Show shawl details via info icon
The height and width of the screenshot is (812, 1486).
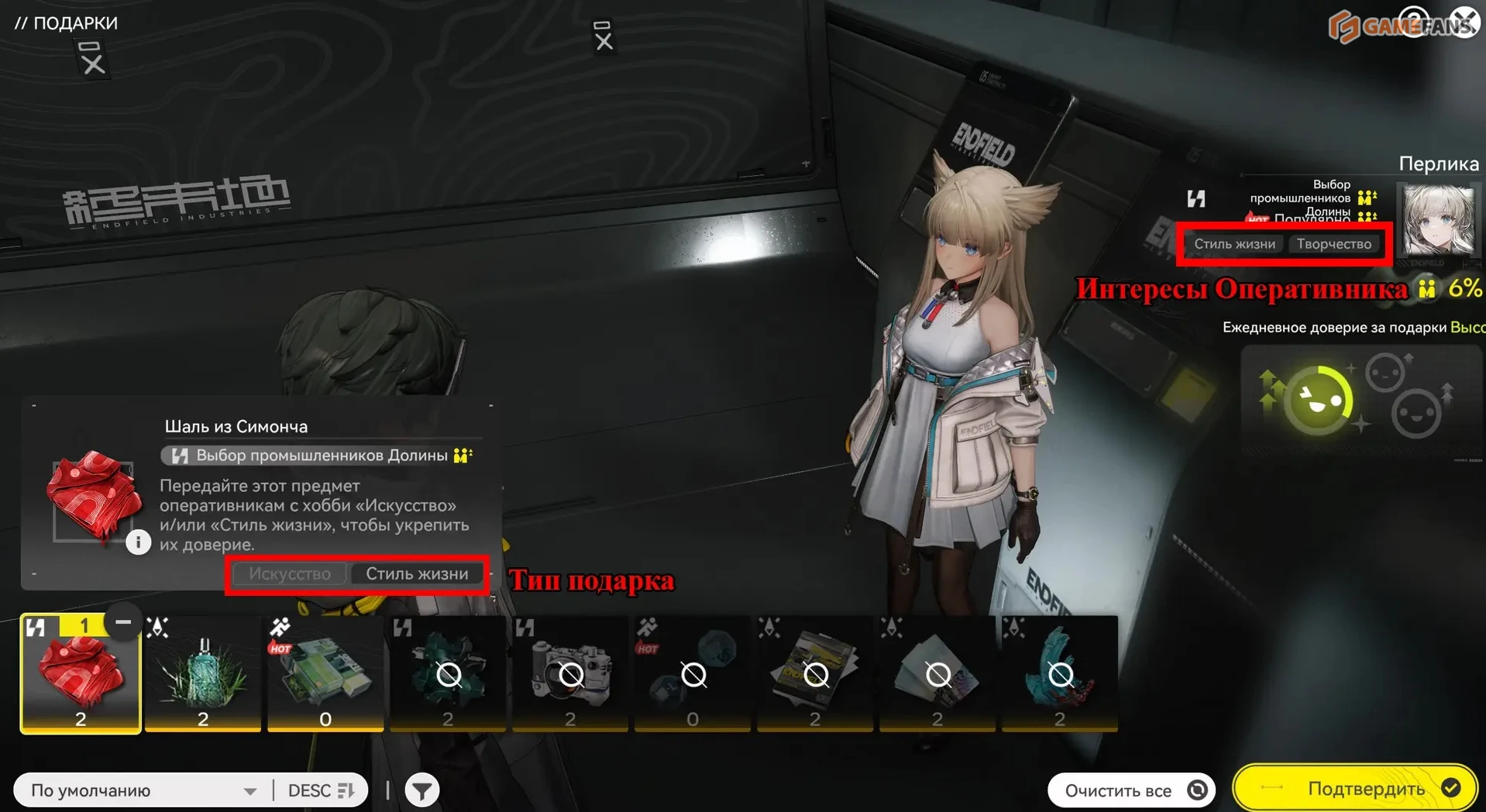pos(138,542)
